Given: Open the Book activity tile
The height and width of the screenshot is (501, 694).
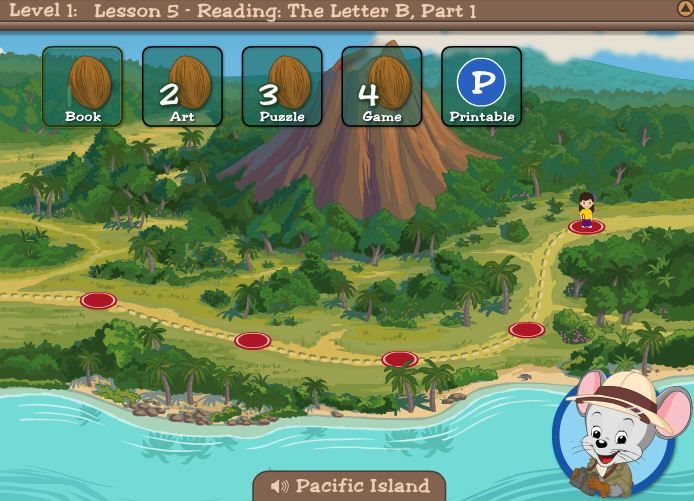Looking at the screenshot, I should tap(82, 87).
